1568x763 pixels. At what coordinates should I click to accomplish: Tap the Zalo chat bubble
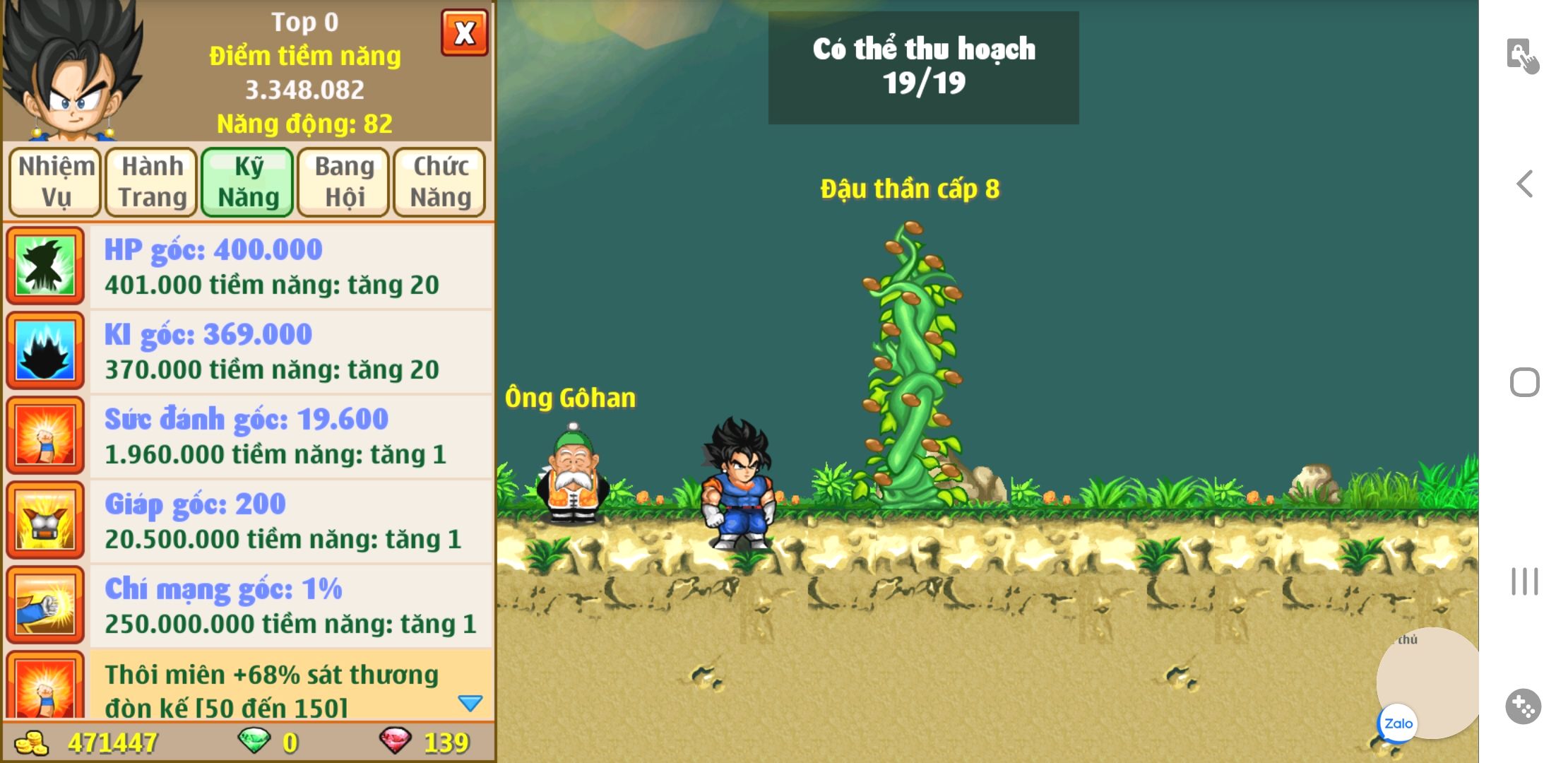[1398, 723]
